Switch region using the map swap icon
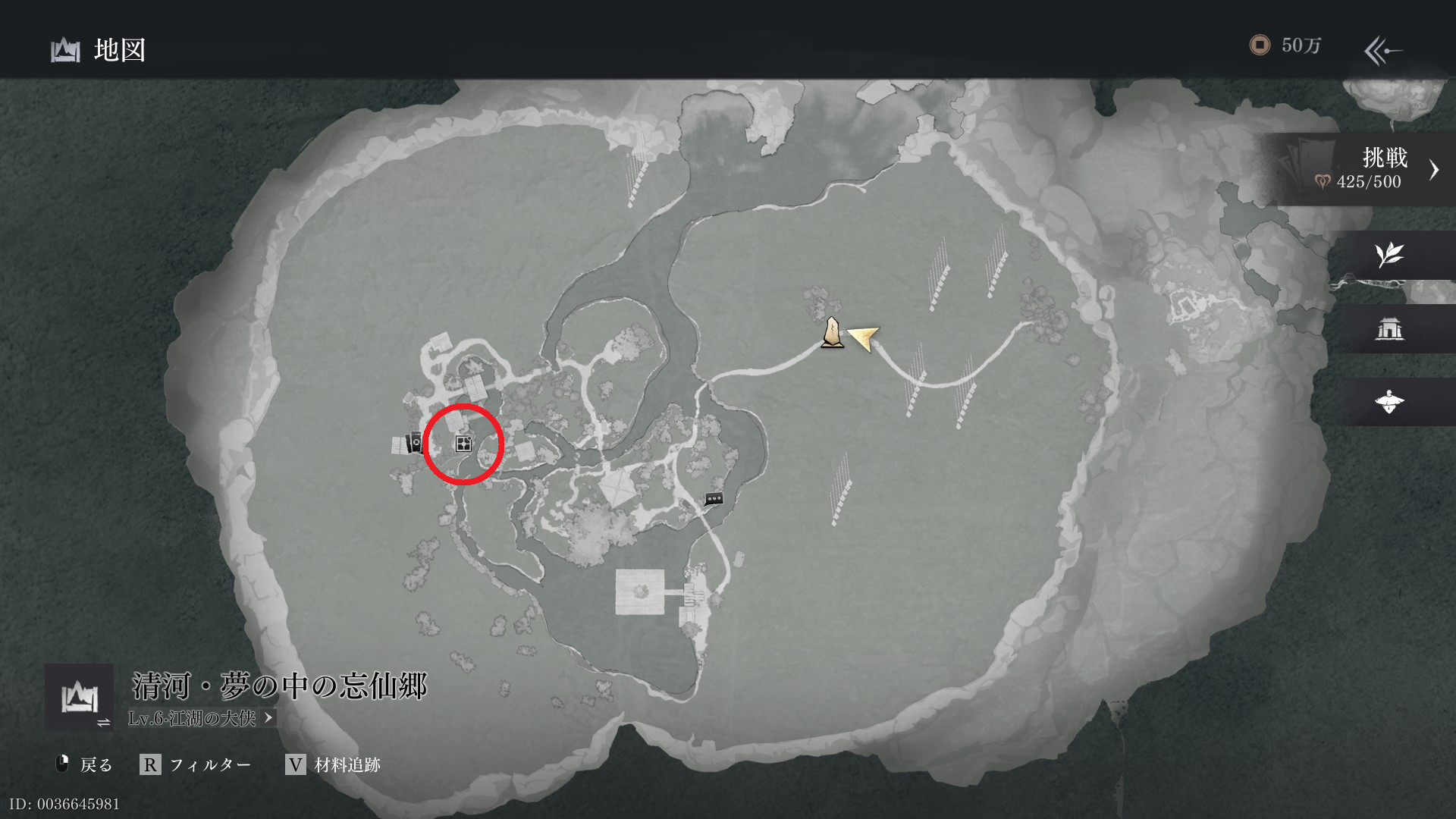 [x=80, y=698]
